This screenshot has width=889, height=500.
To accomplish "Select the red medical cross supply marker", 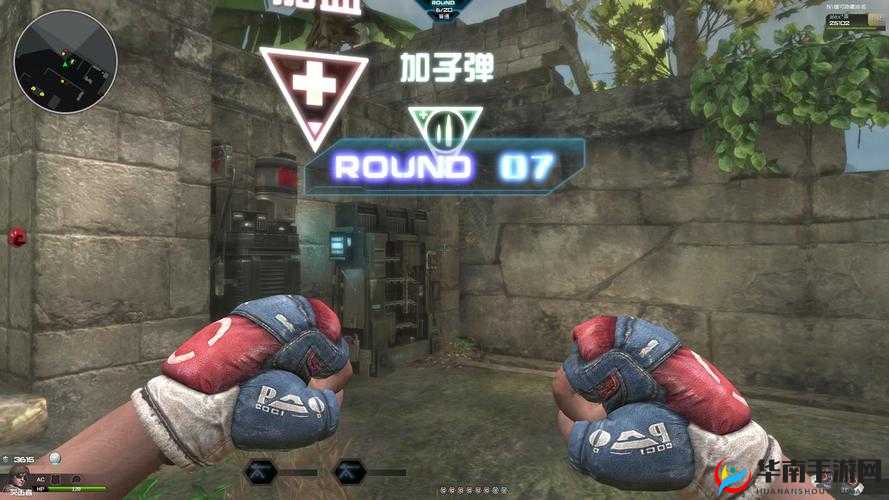I will pyautogui.click(x=313, y=83).
